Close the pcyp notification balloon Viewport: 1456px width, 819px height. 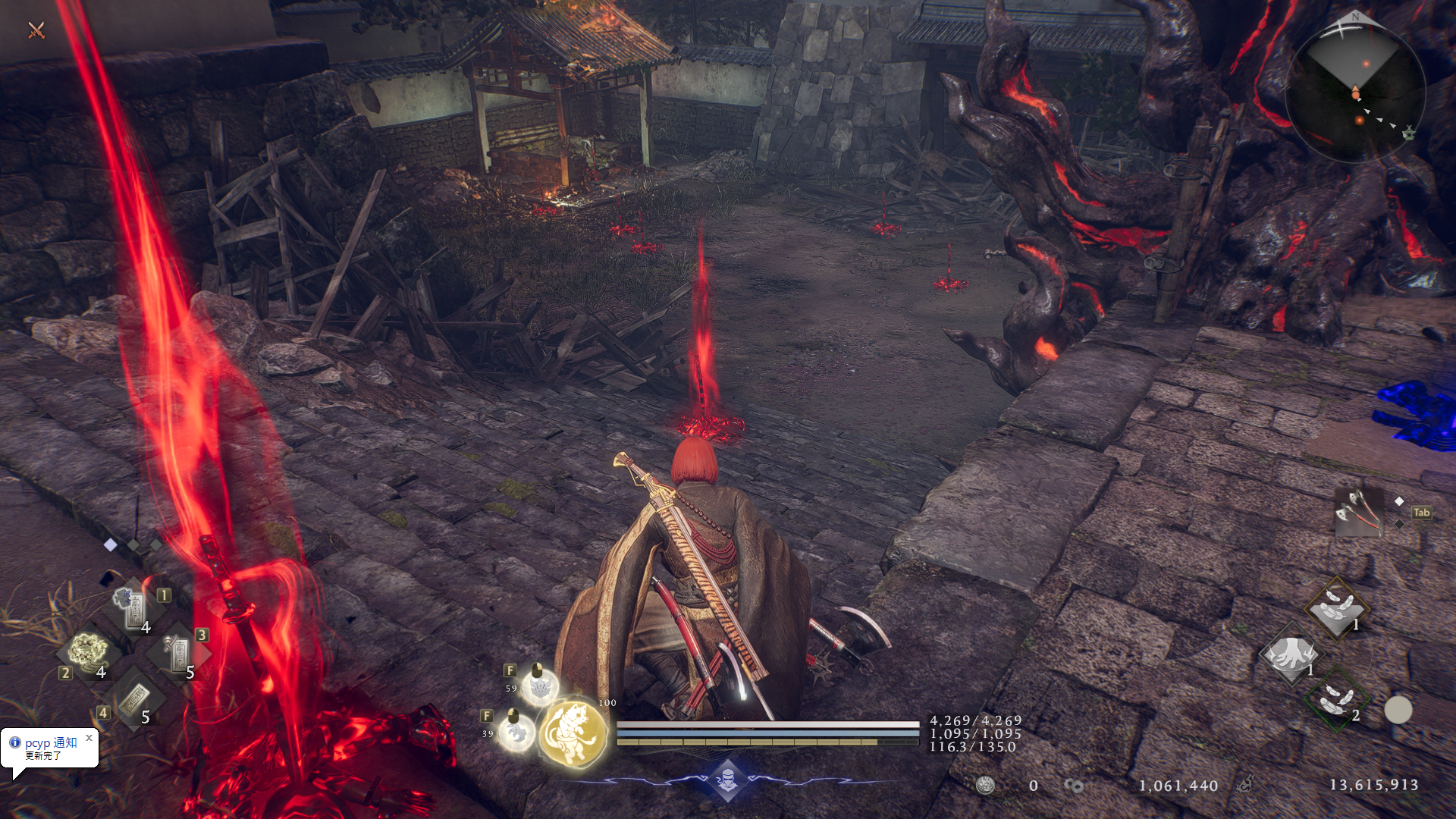pyautogui.click(x=89, y=737)
